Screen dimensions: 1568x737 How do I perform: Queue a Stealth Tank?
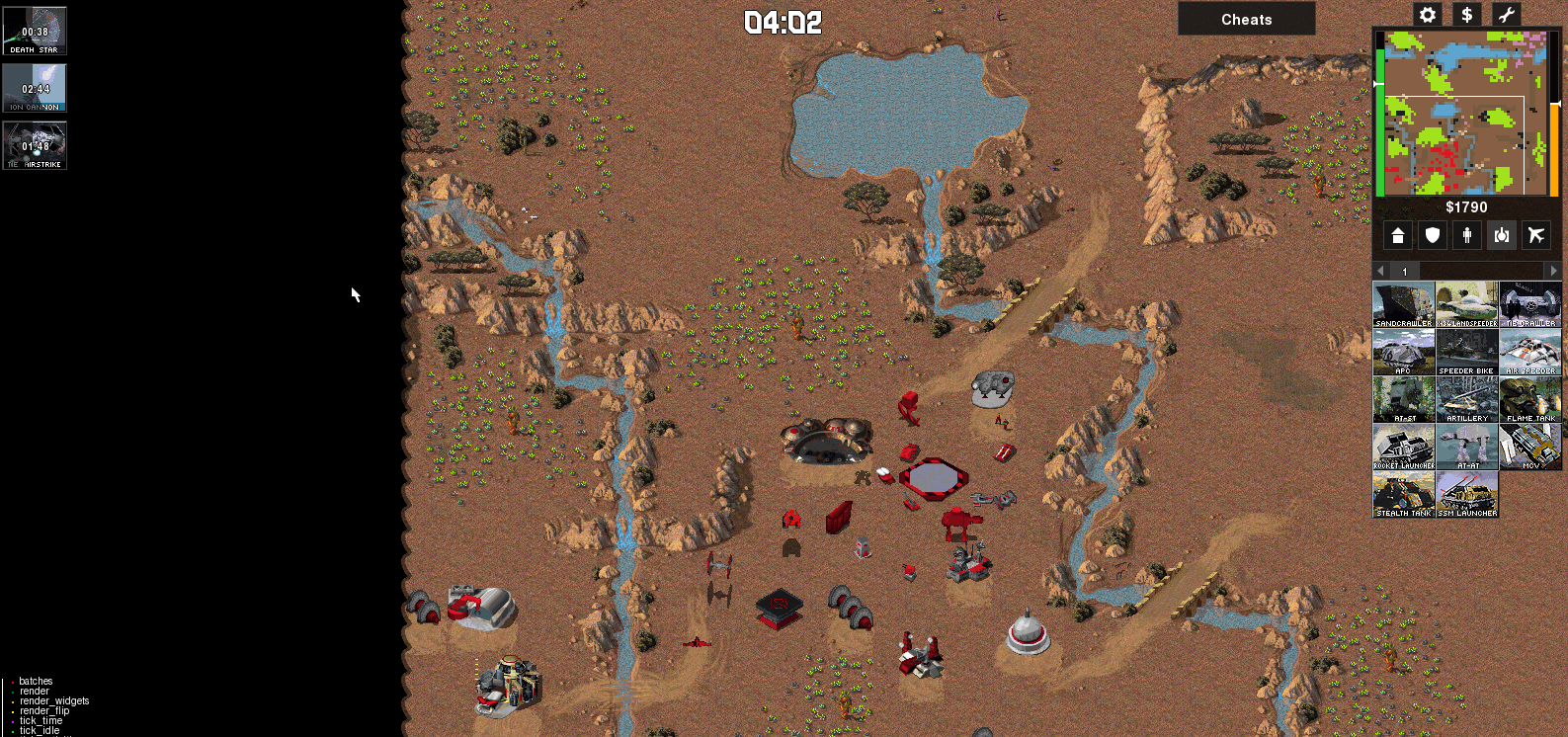pos(1403,494)
